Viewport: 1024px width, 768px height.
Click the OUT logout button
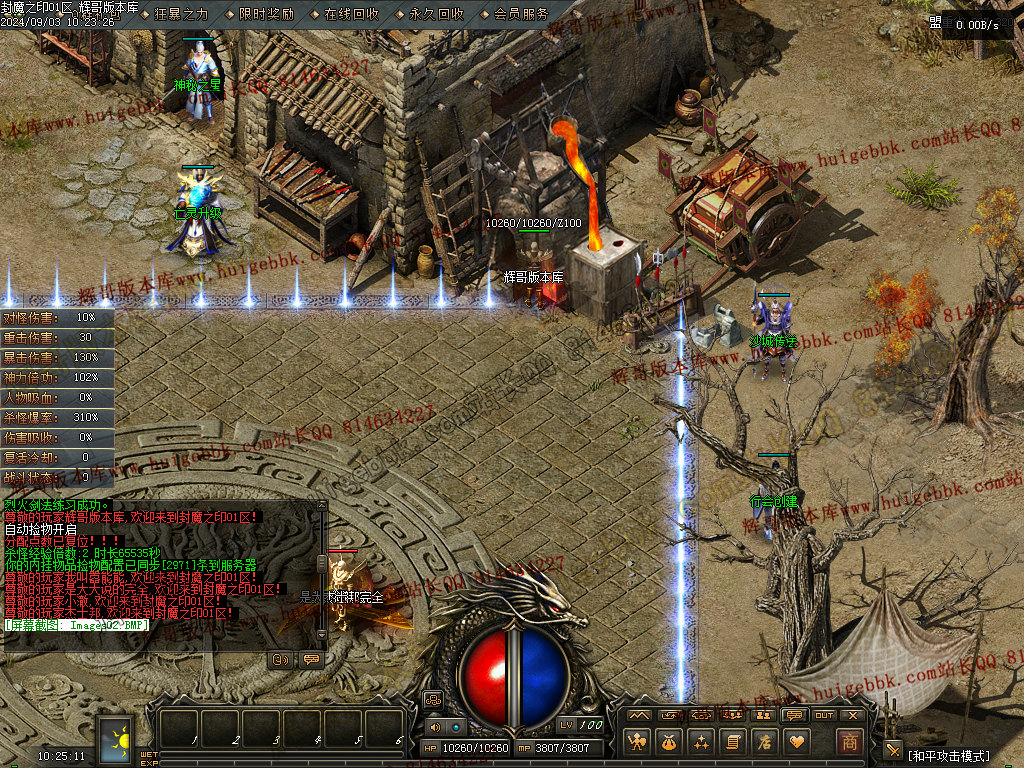pos(824,715)
